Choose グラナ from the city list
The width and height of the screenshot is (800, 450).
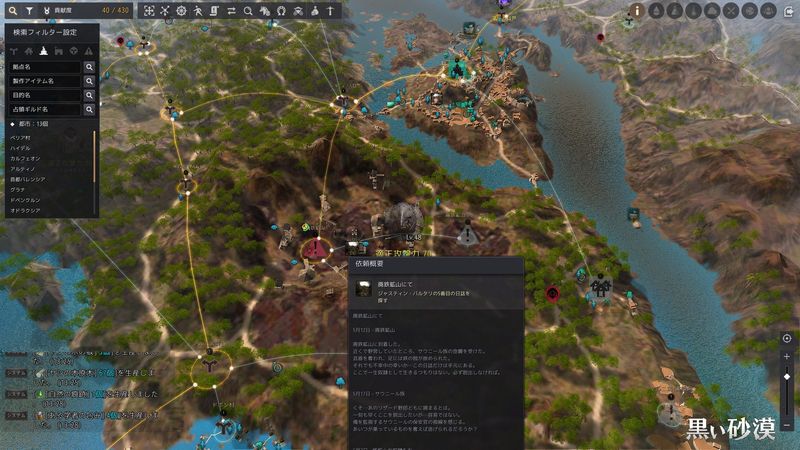(x=18, y=190)
